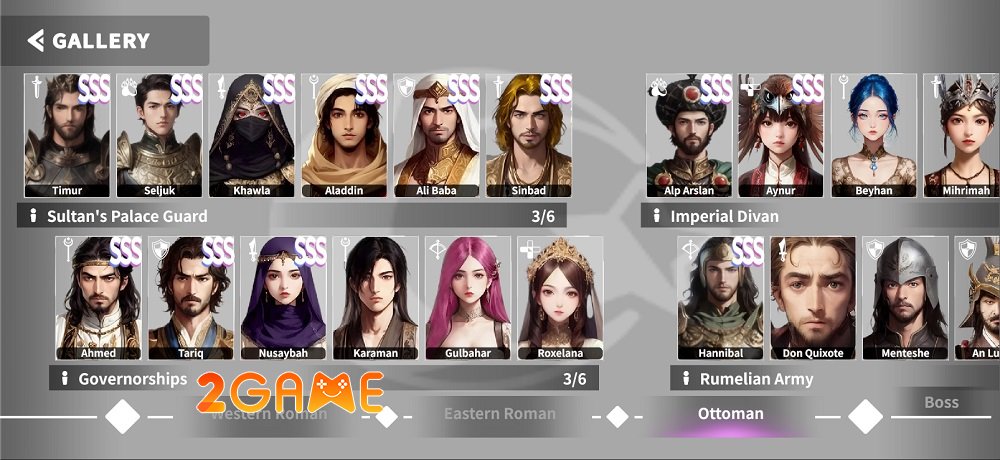Open Khawla's character portrait

pos(252,135)
